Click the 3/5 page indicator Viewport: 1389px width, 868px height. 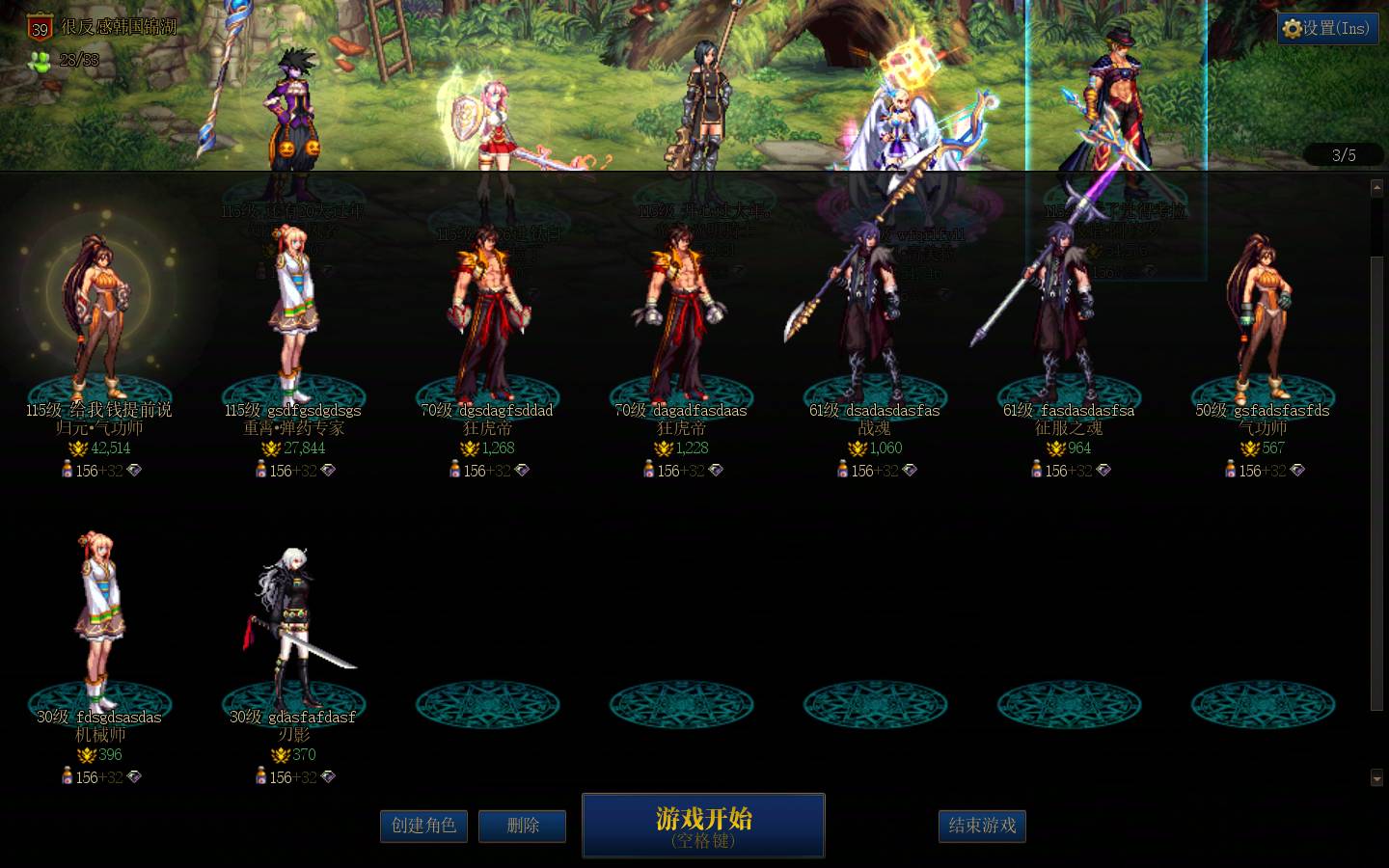[x=1343, y=154]
